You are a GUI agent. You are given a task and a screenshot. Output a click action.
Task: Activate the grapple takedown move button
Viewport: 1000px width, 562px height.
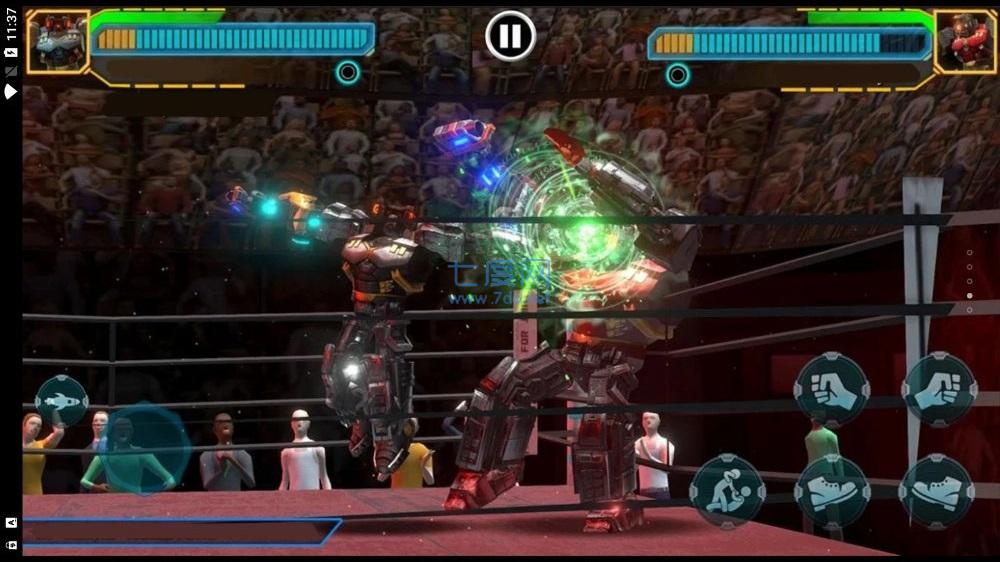coord(727,491)
